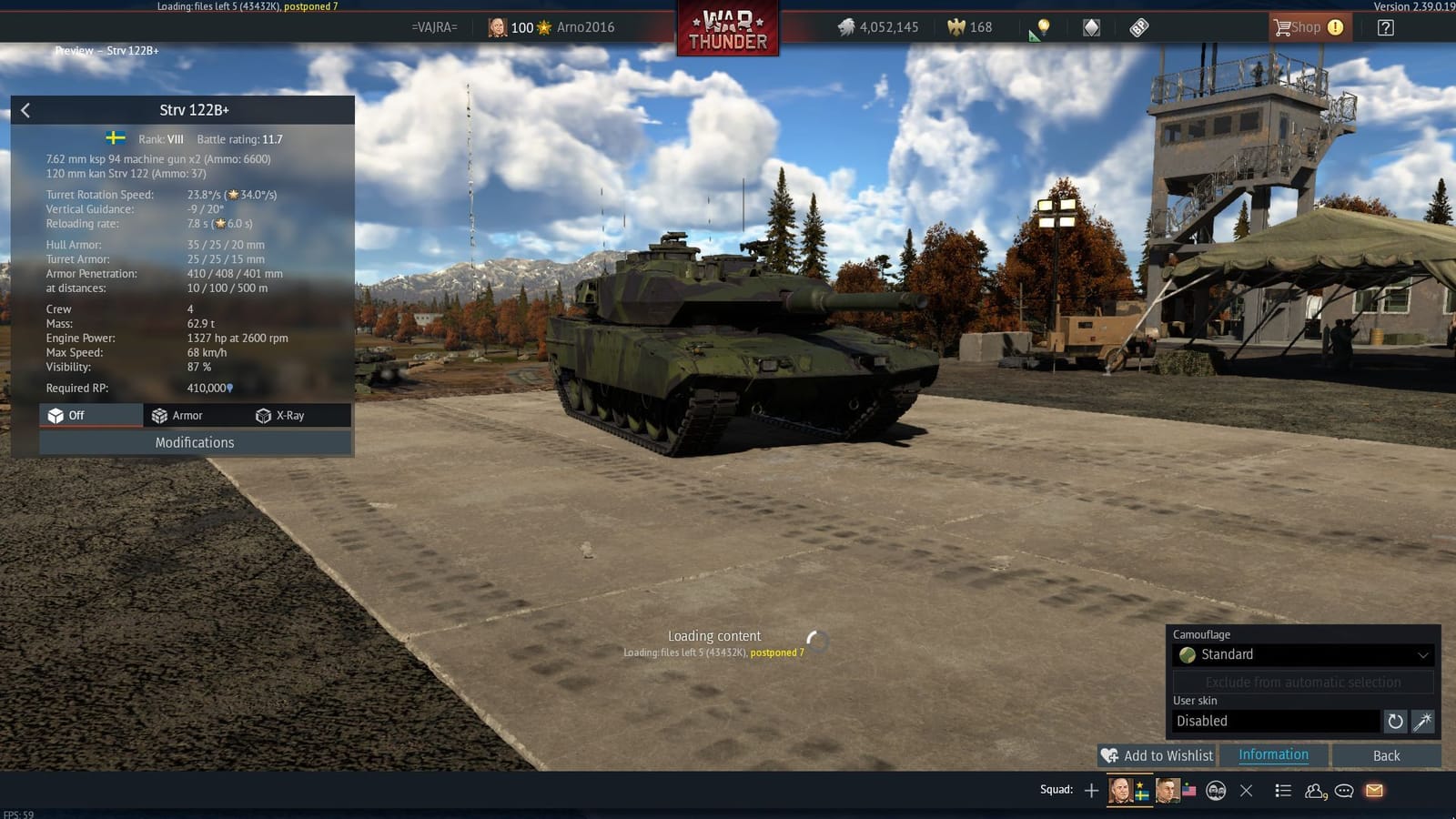The width and height of the screenshot is (1456, 819).
Task: Click the chat bubble icon
Action: click(1343, 792)
